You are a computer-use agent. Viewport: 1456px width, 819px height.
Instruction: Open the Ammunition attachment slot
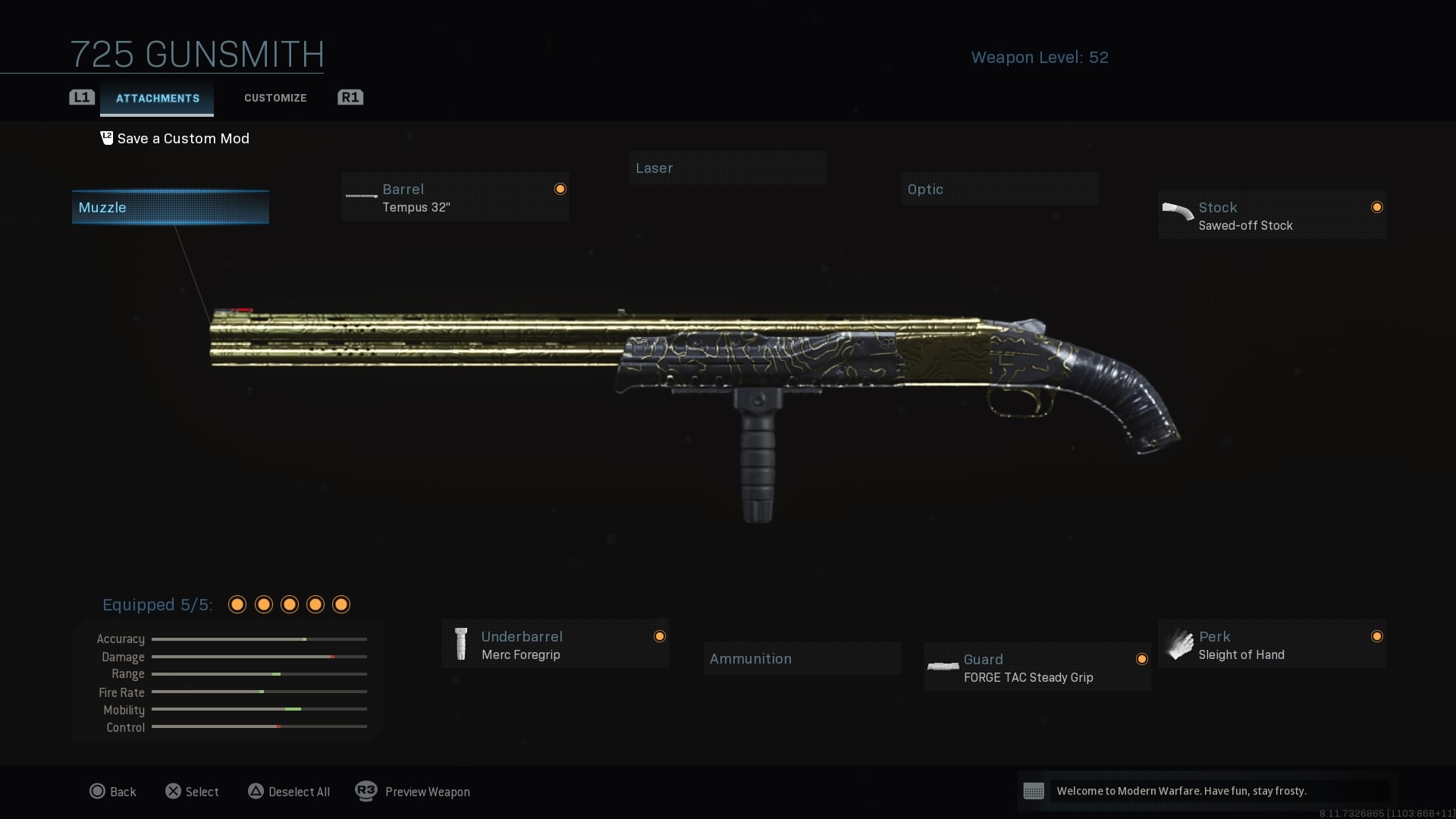802,658
